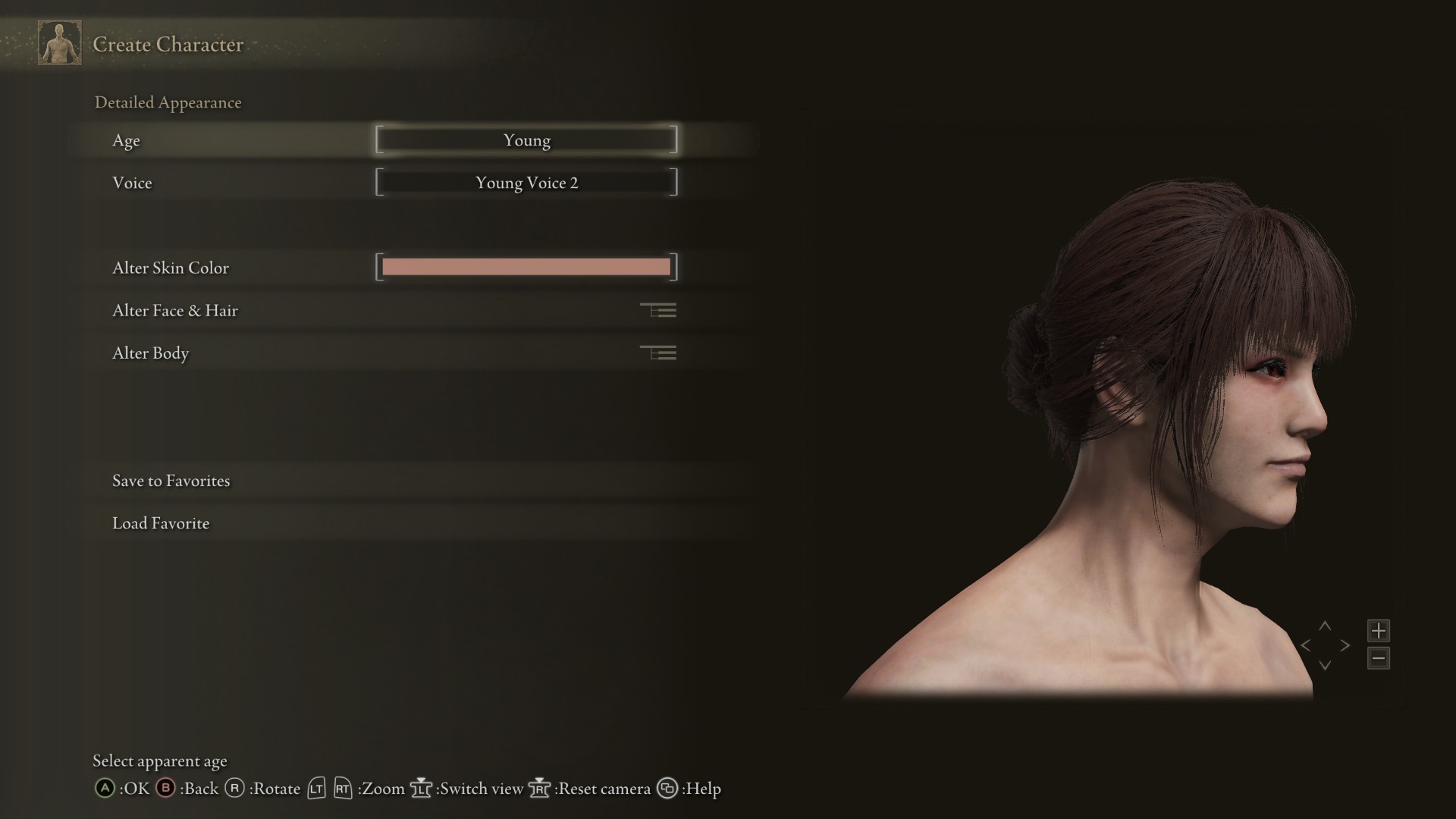Choose Save to Favorites

(171, 481)
